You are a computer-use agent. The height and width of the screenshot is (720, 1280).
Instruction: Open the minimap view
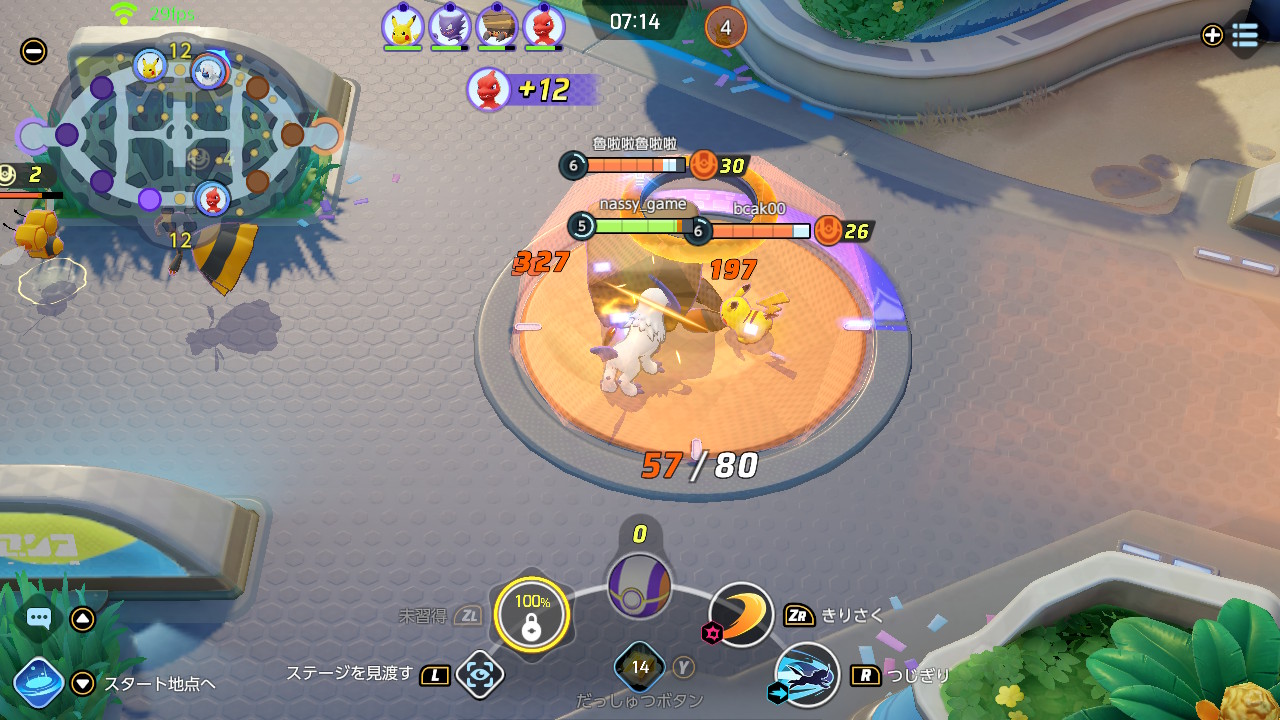pos(180,133)
